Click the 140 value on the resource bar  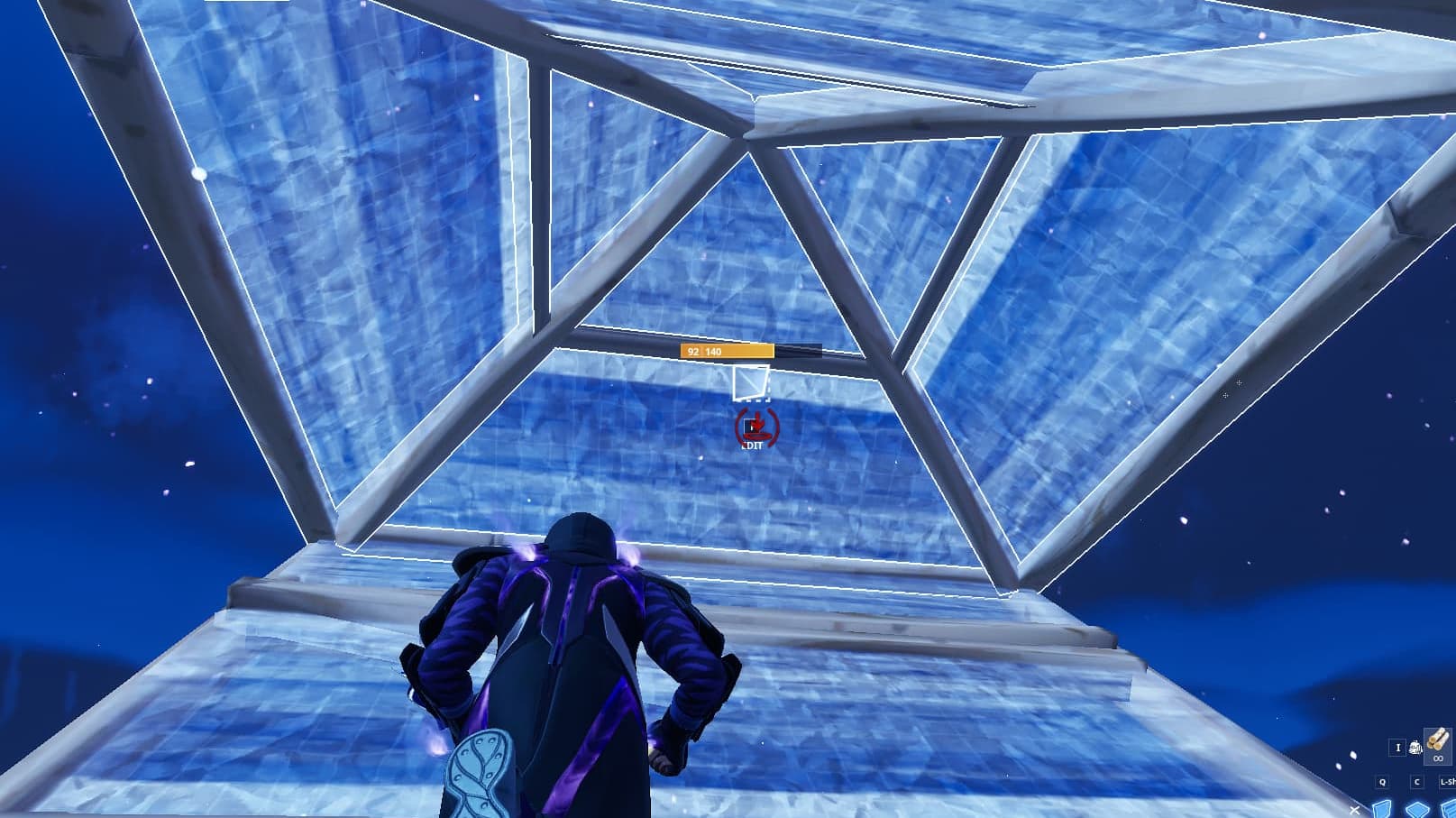713,351
